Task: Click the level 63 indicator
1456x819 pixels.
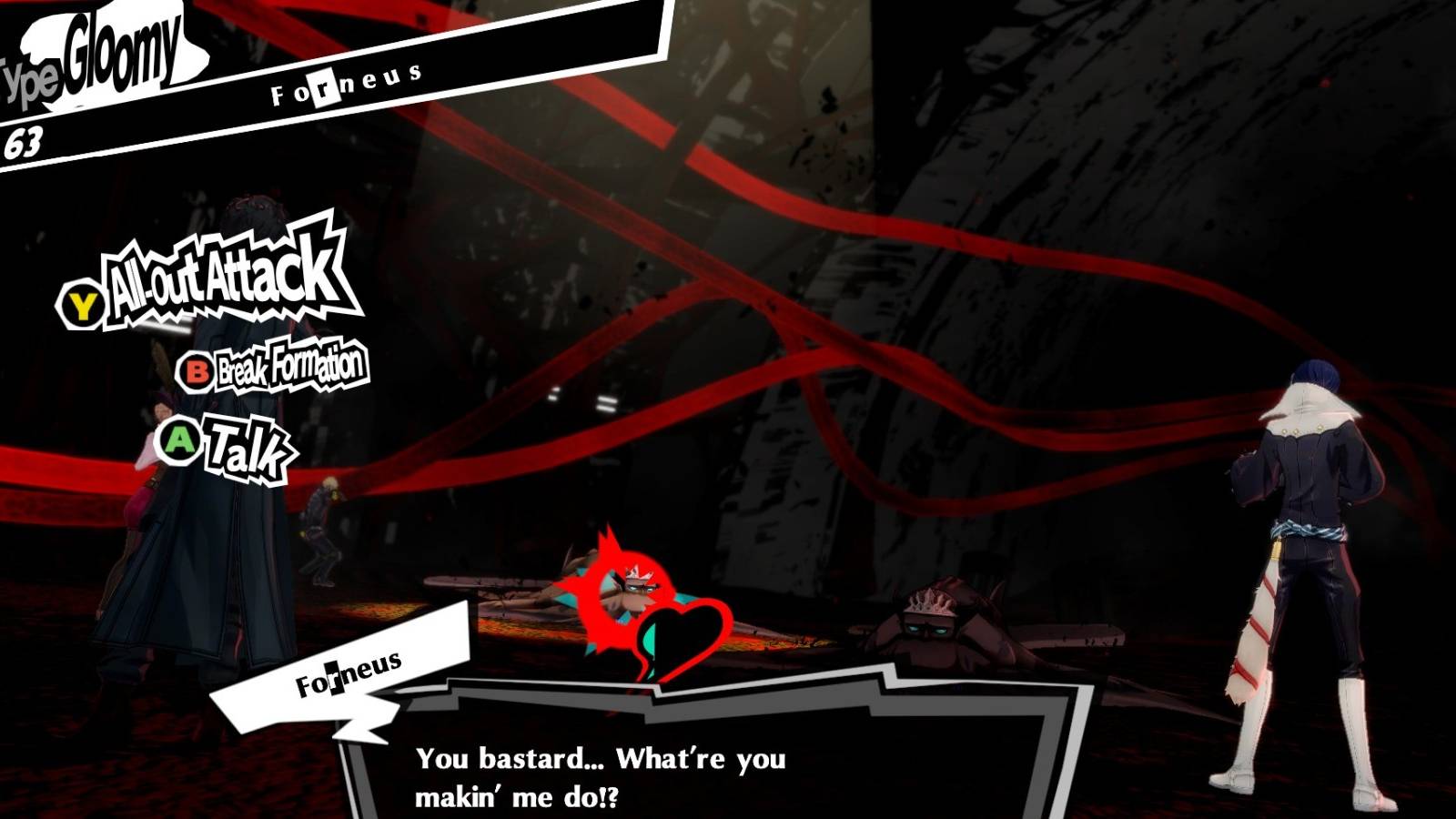Action: tap(23, 141)
